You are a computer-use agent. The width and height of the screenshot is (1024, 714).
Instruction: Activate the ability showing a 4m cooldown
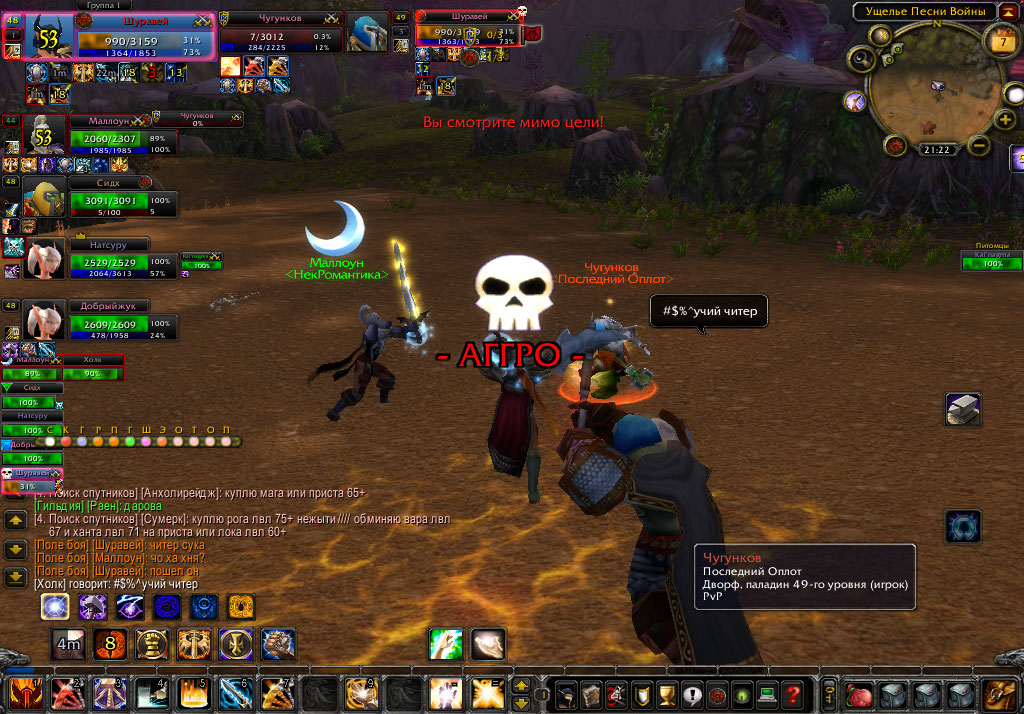69,645
